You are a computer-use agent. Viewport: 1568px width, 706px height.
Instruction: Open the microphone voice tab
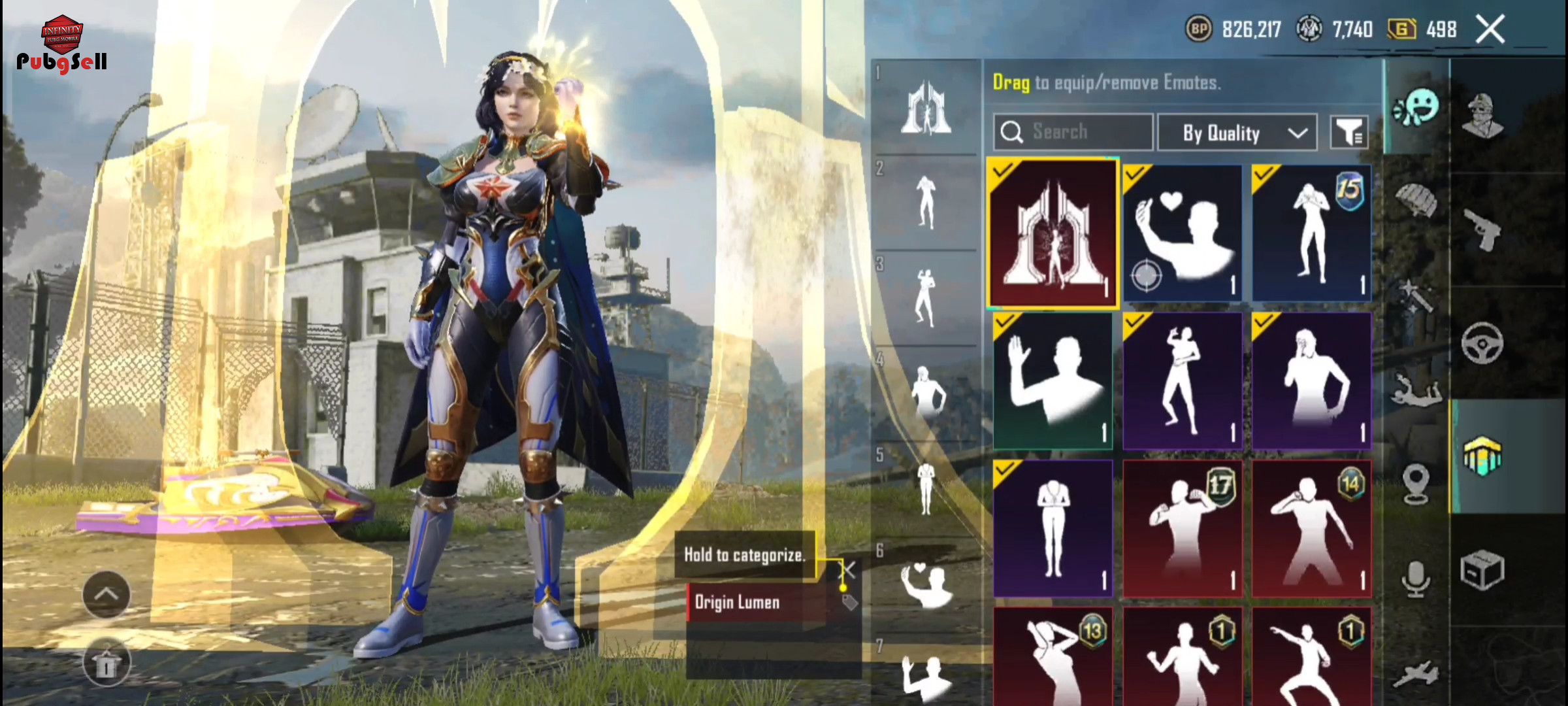(1416, 579)
